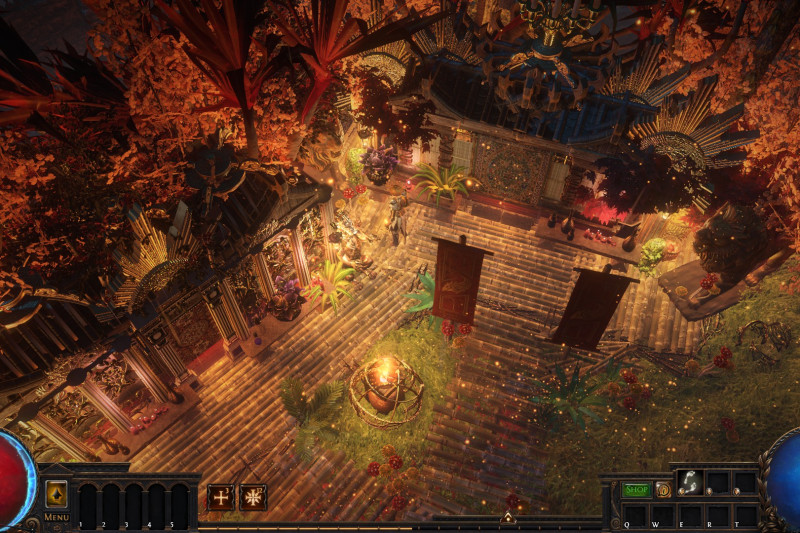This screenshot has width=800, height=533.
Task: Click the ornate cross passive point icon
Action: pos(253,497)
